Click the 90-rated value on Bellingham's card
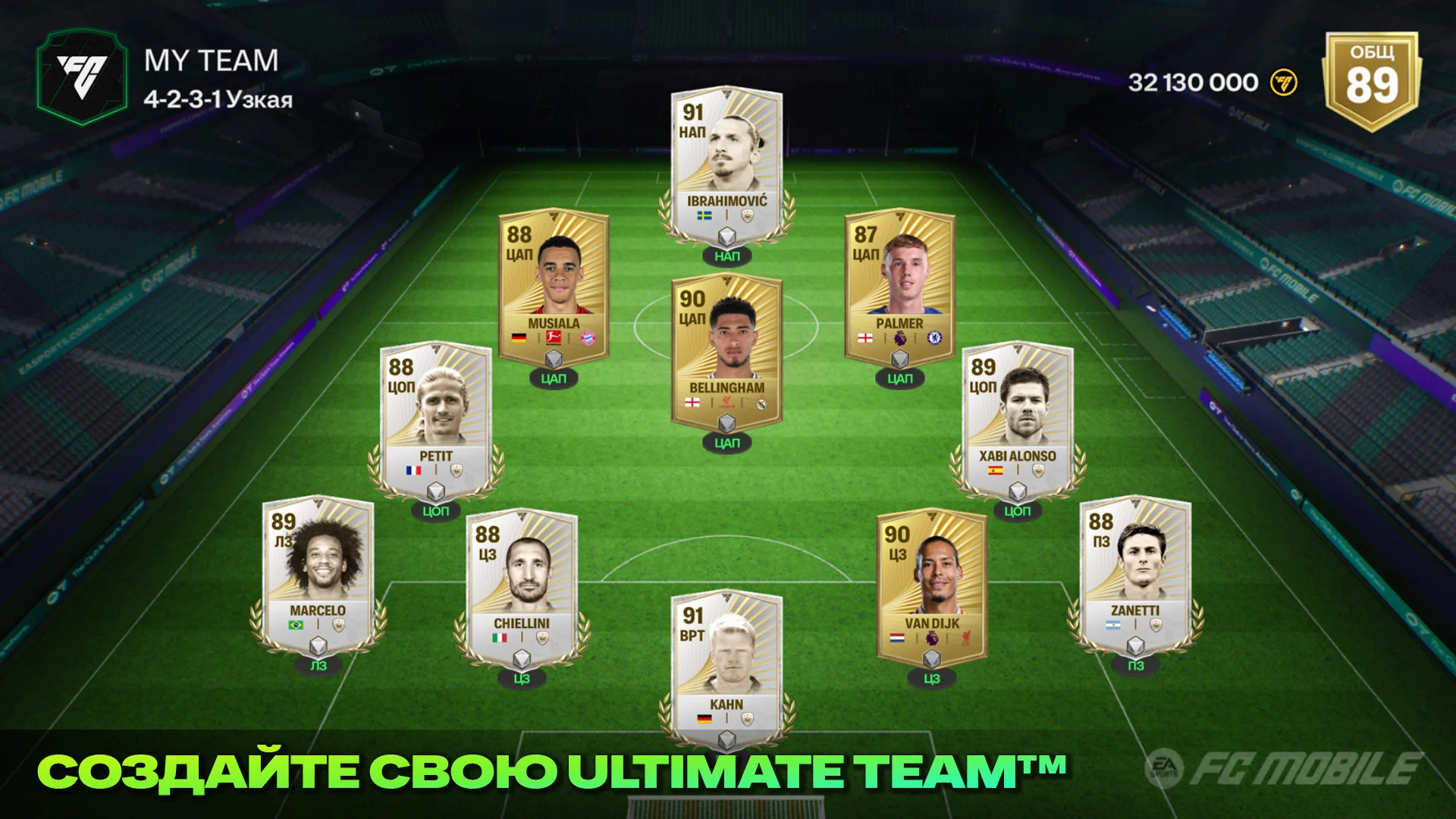Screen dimensions: 1456x819 coord(693,298)
